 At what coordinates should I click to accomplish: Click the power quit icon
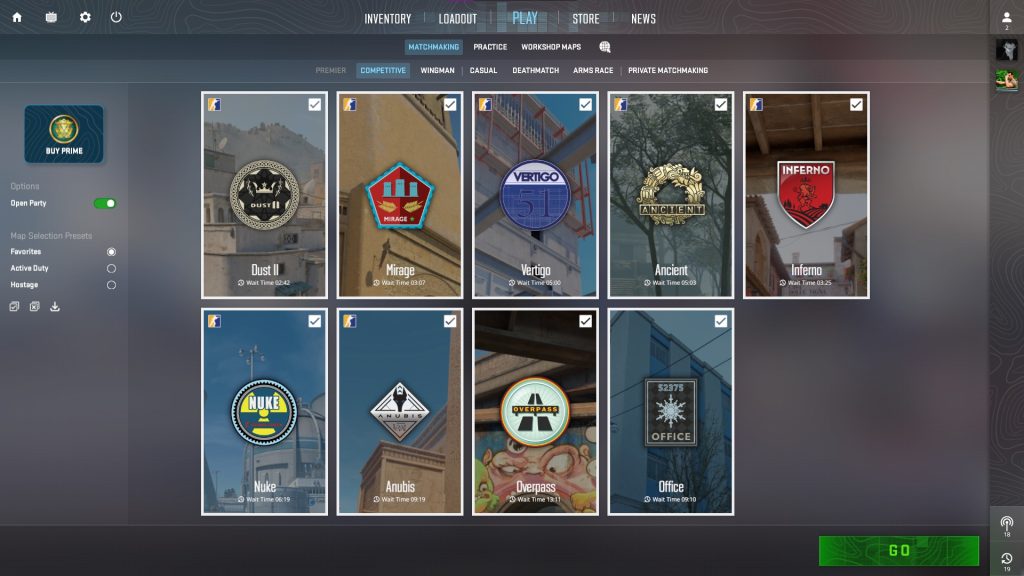(116, 17)
